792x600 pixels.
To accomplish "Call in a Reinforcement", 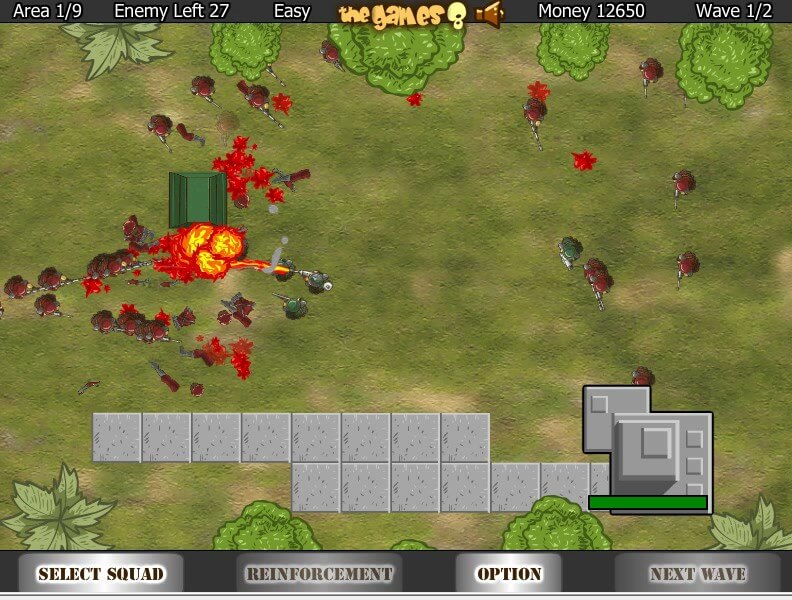I will coord(319,574).
